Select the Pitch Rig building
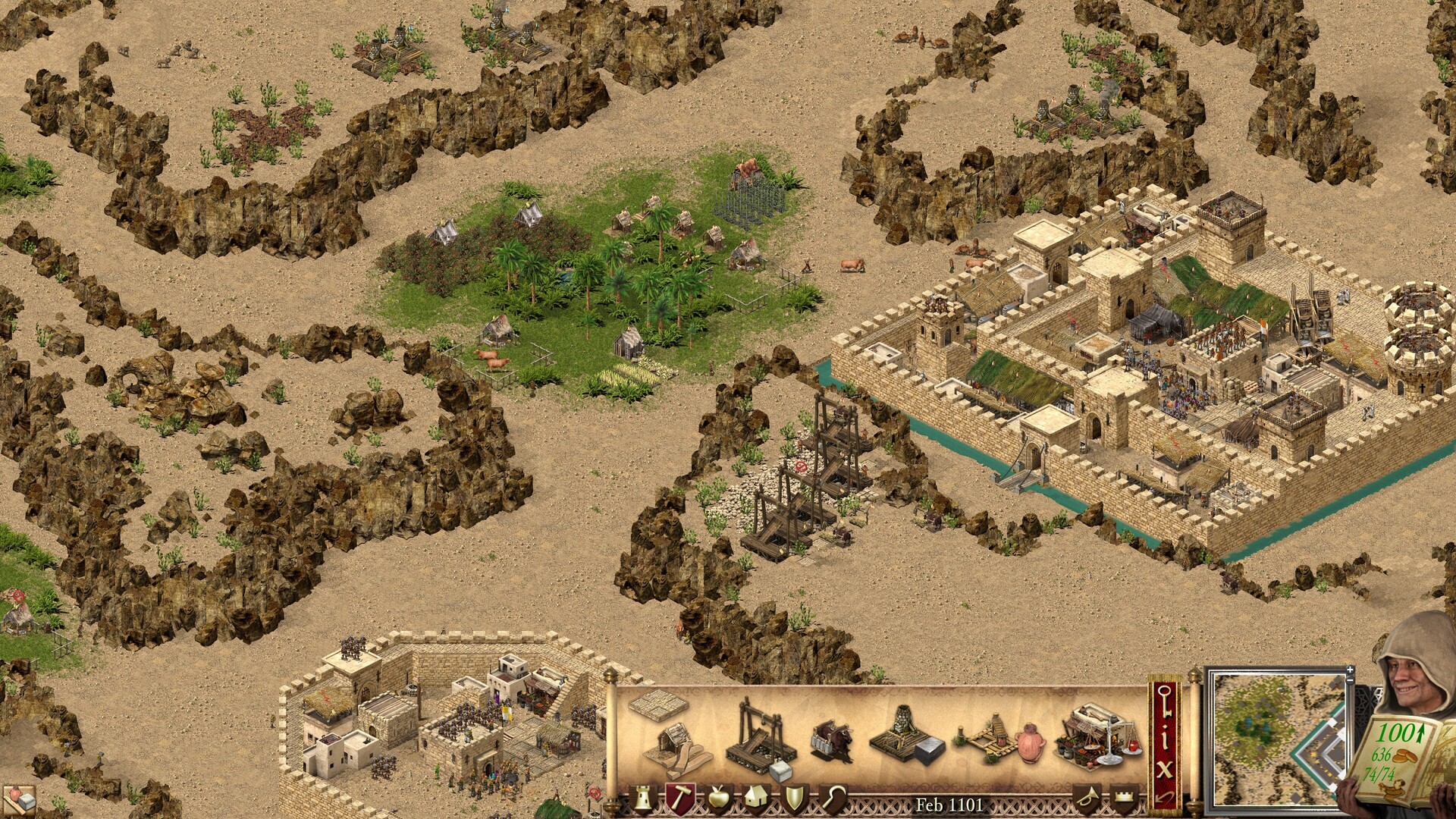The image size is (1456, 819). pyautogui.click(x=992, y=735)
